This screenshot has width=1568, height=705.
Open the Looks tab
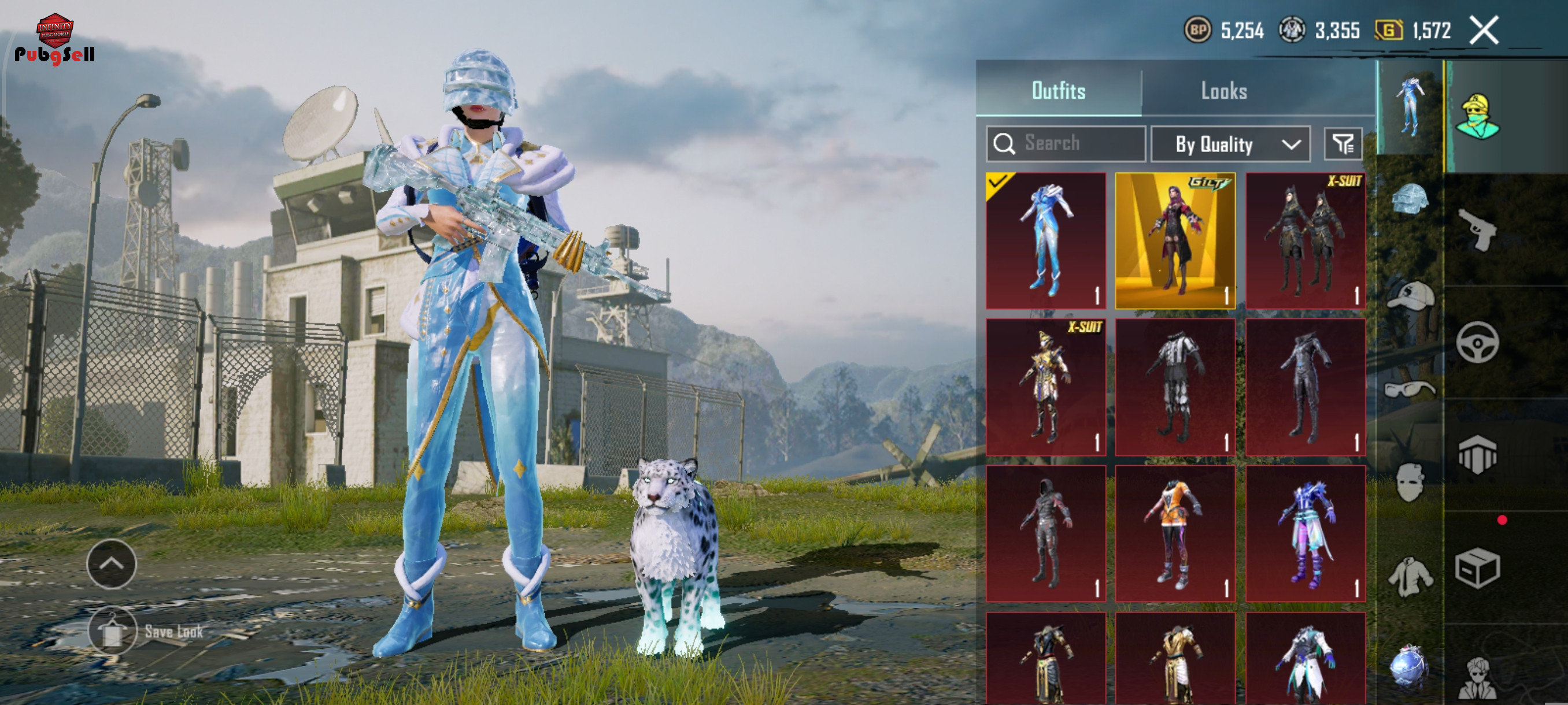(x=1223, y=91)
